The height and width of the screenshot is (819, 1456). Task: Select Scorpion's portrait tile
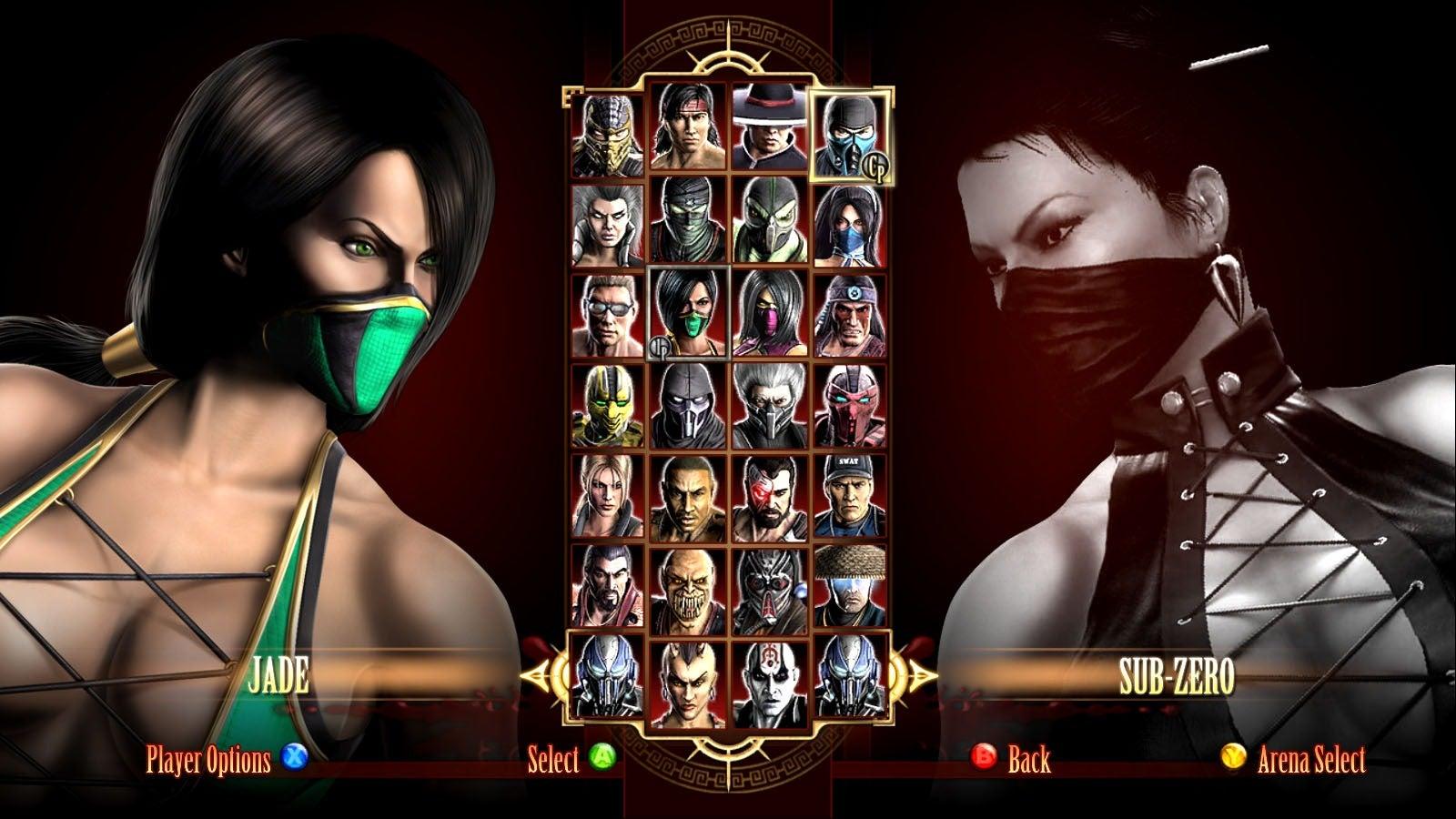[x=608, y=135]
